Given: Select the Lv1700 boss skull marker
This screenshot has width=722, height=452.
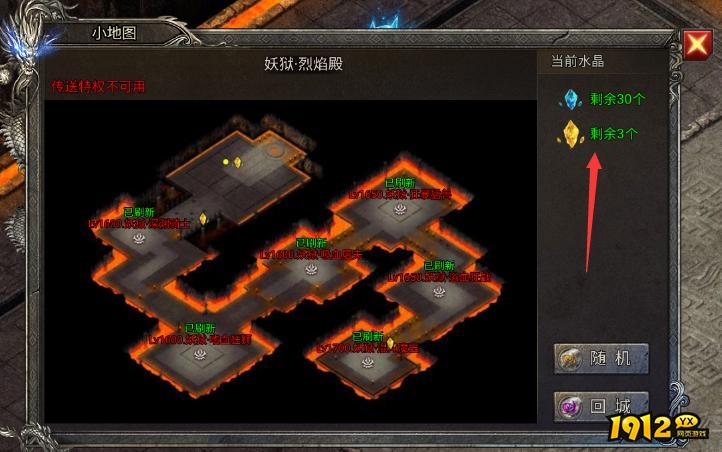Looking at the screenshot, I should pyautogui.click(x=369, y=361).
